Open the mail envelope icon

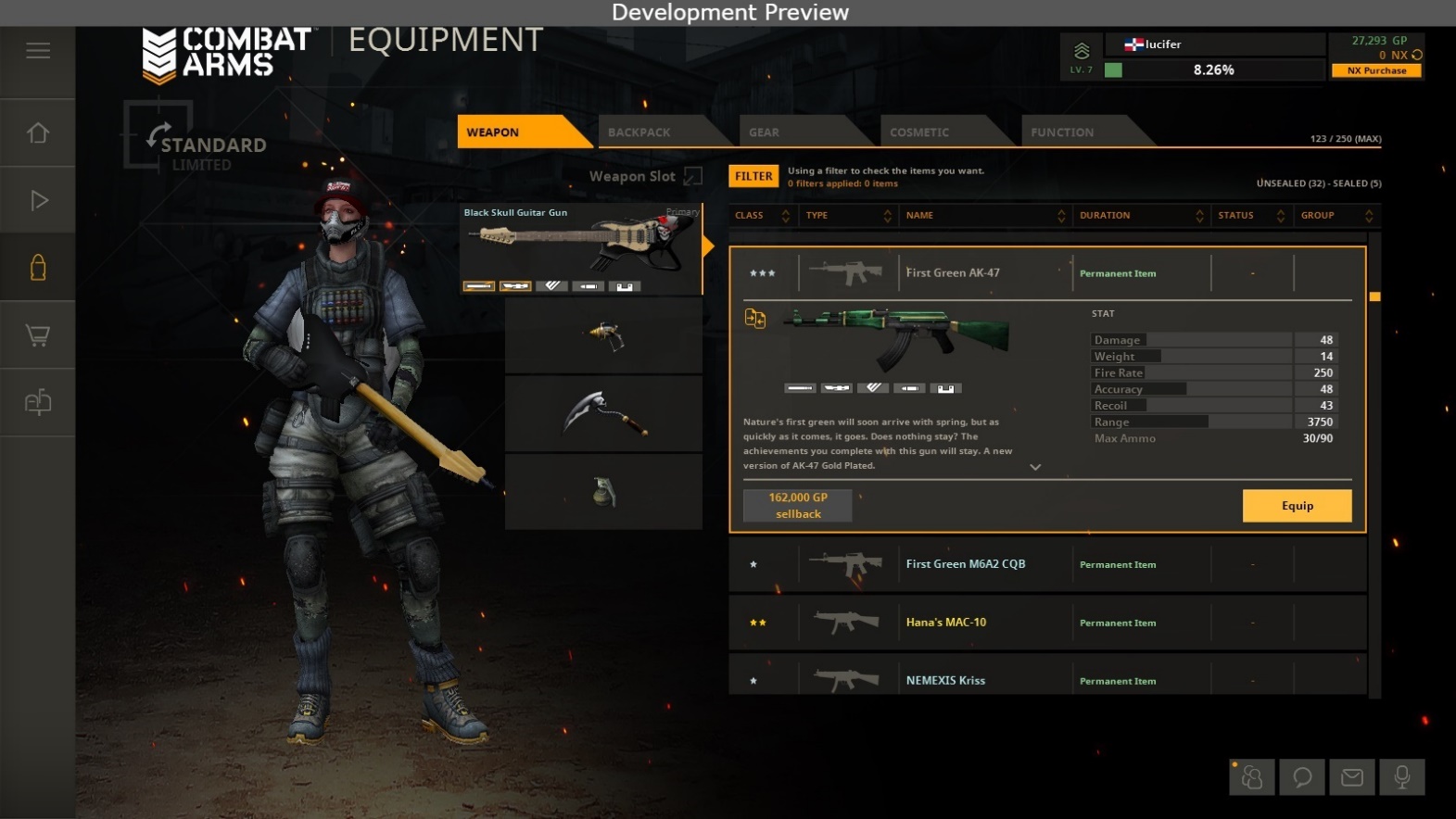[x=1352, y=777]
